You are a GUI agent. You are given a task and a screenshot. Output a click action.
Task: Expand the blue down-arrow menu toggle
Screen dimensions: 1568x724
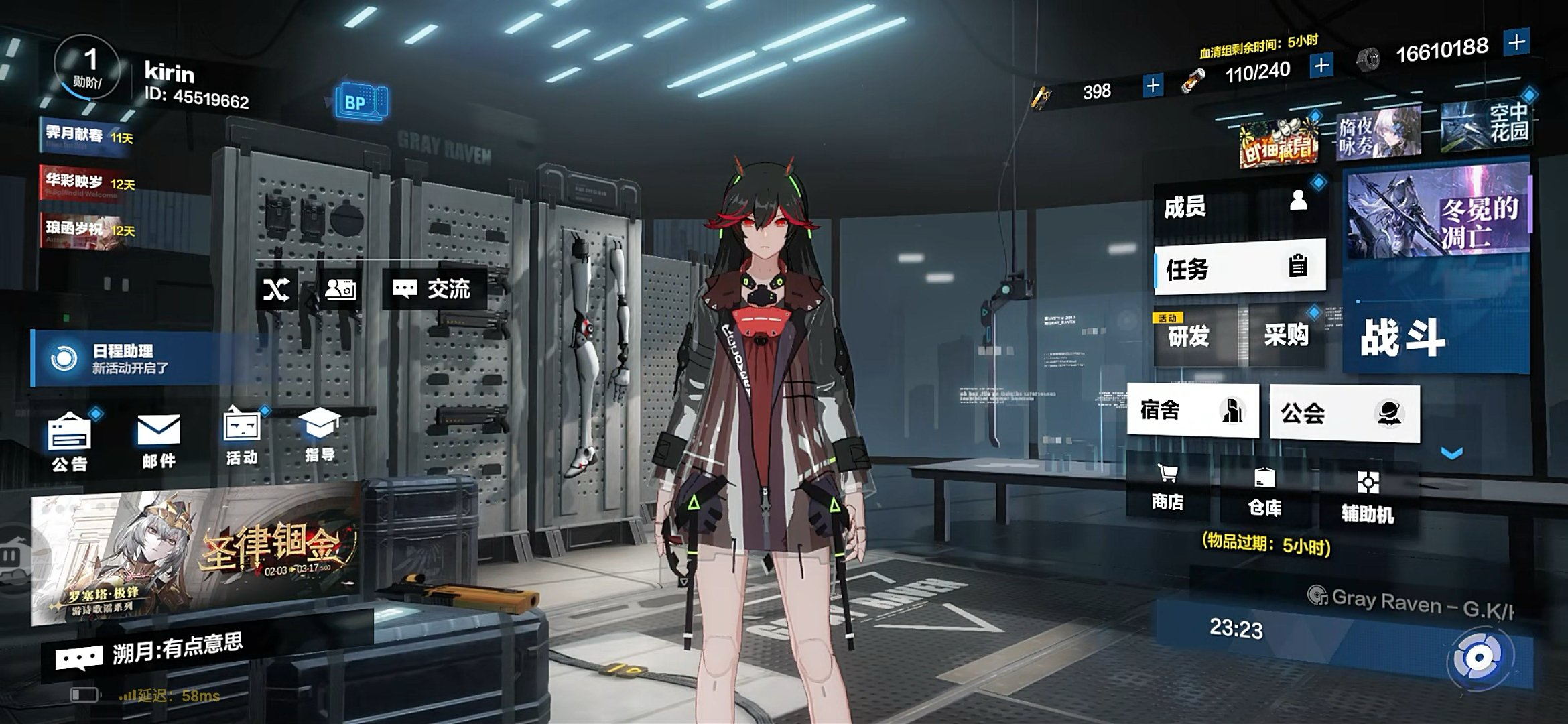(1451, 454)
